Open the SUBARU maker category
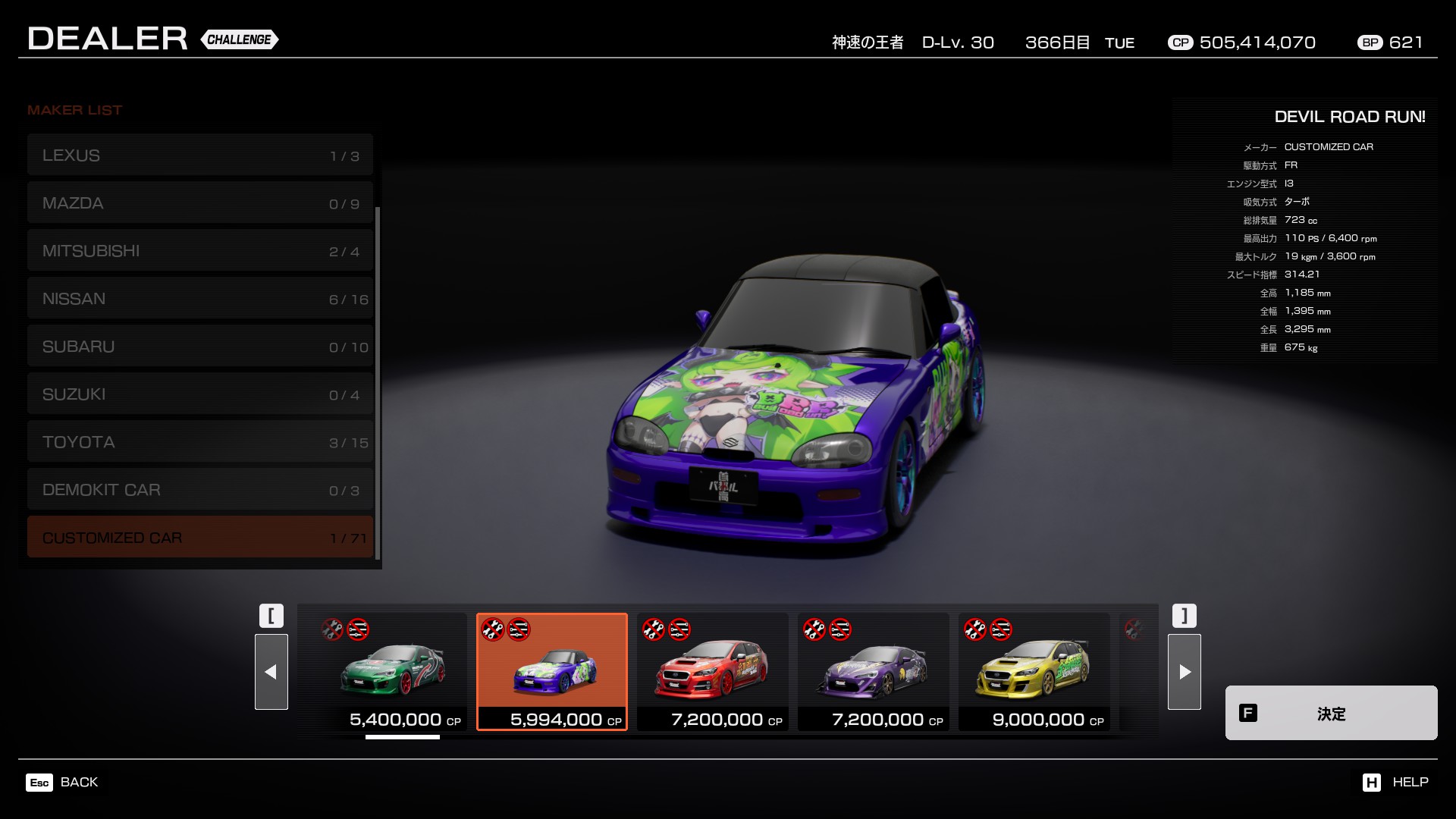Viewport: 1456px width, 819px height. (199, 347)
